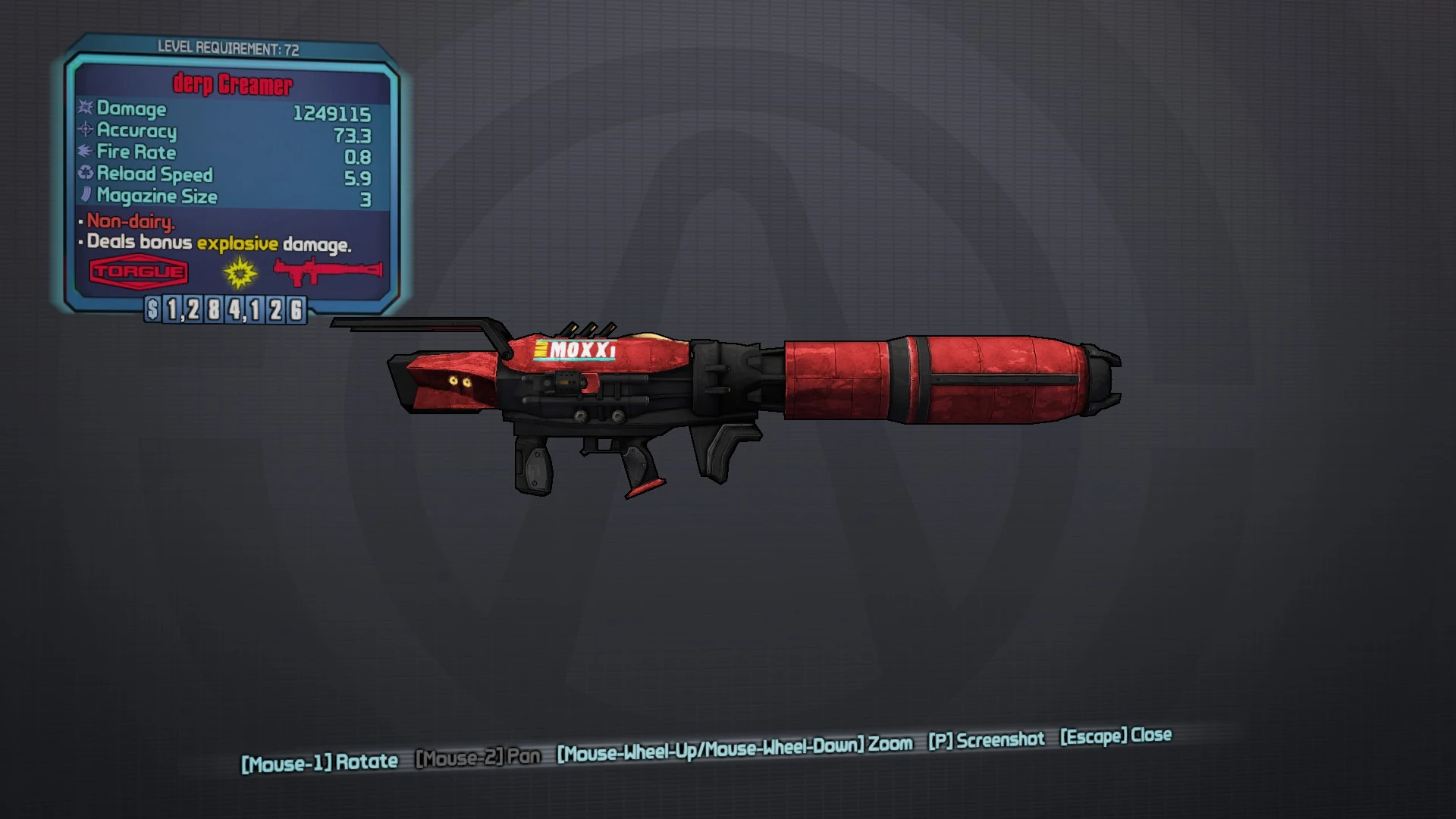The width and height of the screenshot is (1456, 819).
Task: Click the '[Mouse-1] Rotate' control hint
Action: 319,761
